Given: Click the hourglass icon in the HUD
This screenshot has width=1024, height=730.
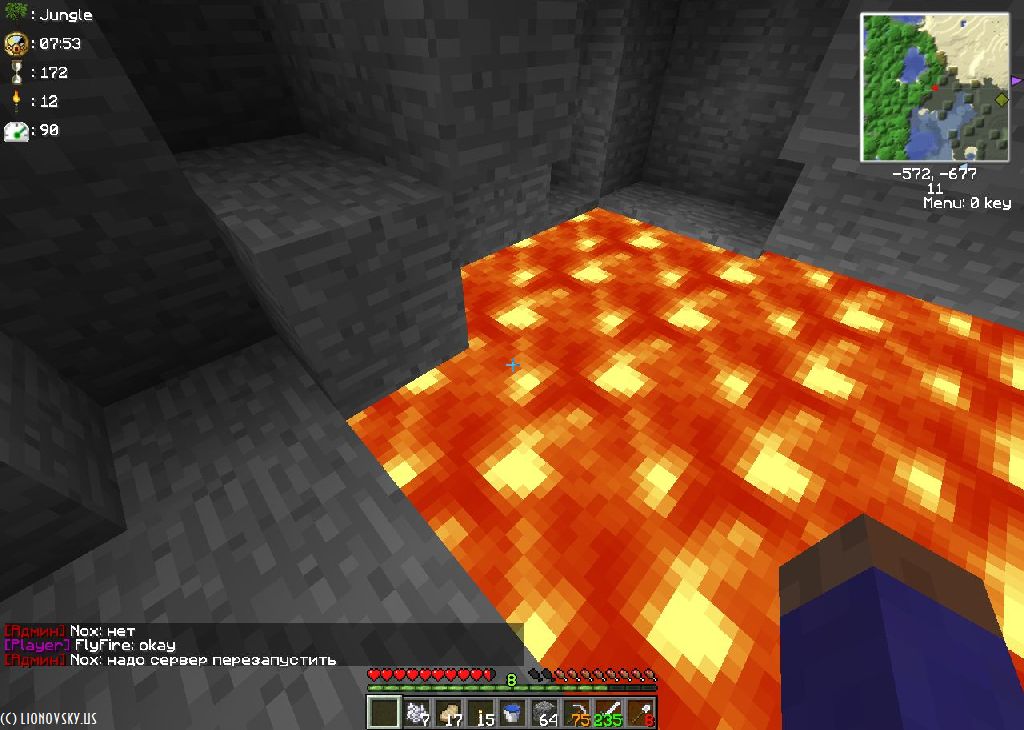Looking at the screenshot, I should click(15, 72).
